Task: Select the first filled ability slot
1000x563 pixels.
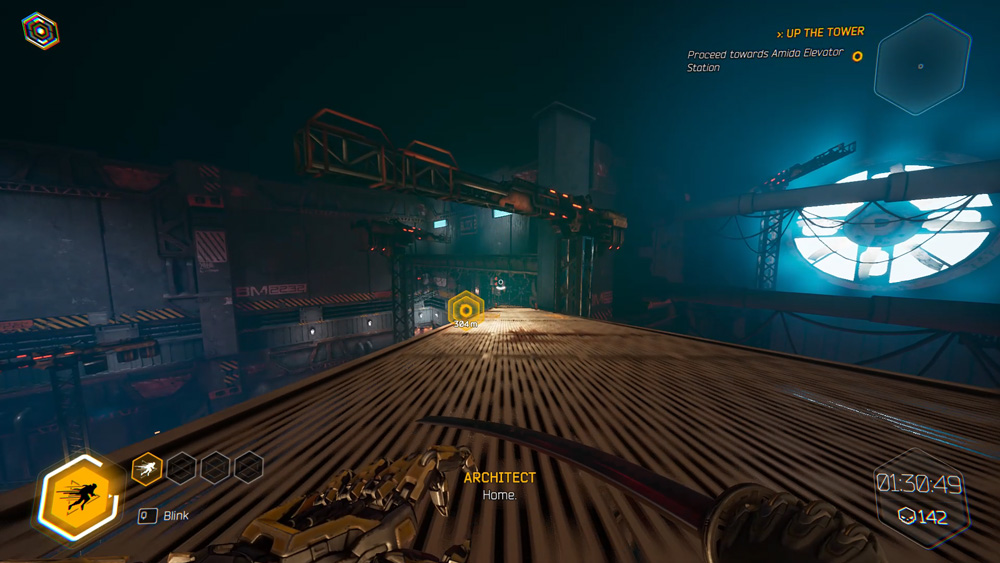Action: (x=147, y=467)
